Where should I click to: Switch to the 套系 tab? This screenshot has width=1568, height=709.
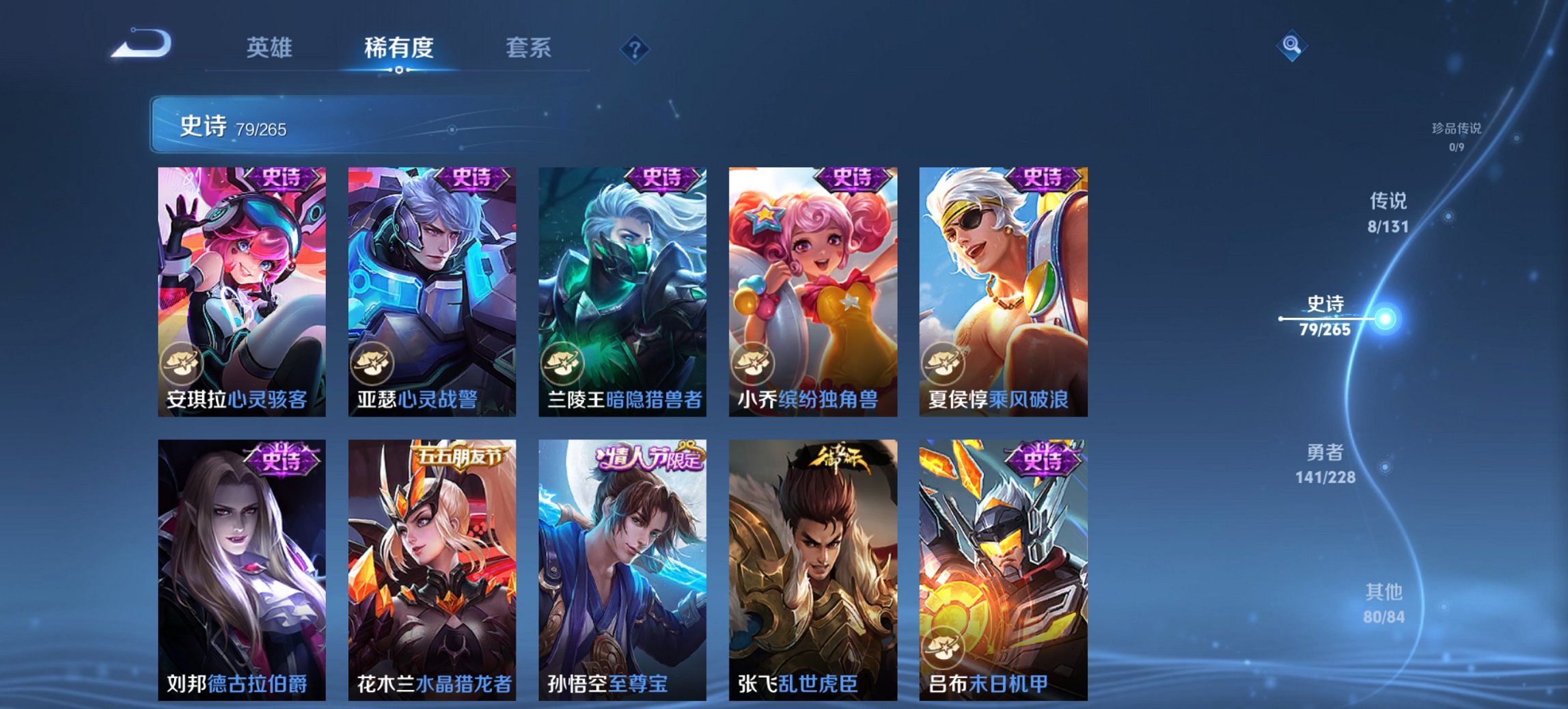click(x=528, y=48)
